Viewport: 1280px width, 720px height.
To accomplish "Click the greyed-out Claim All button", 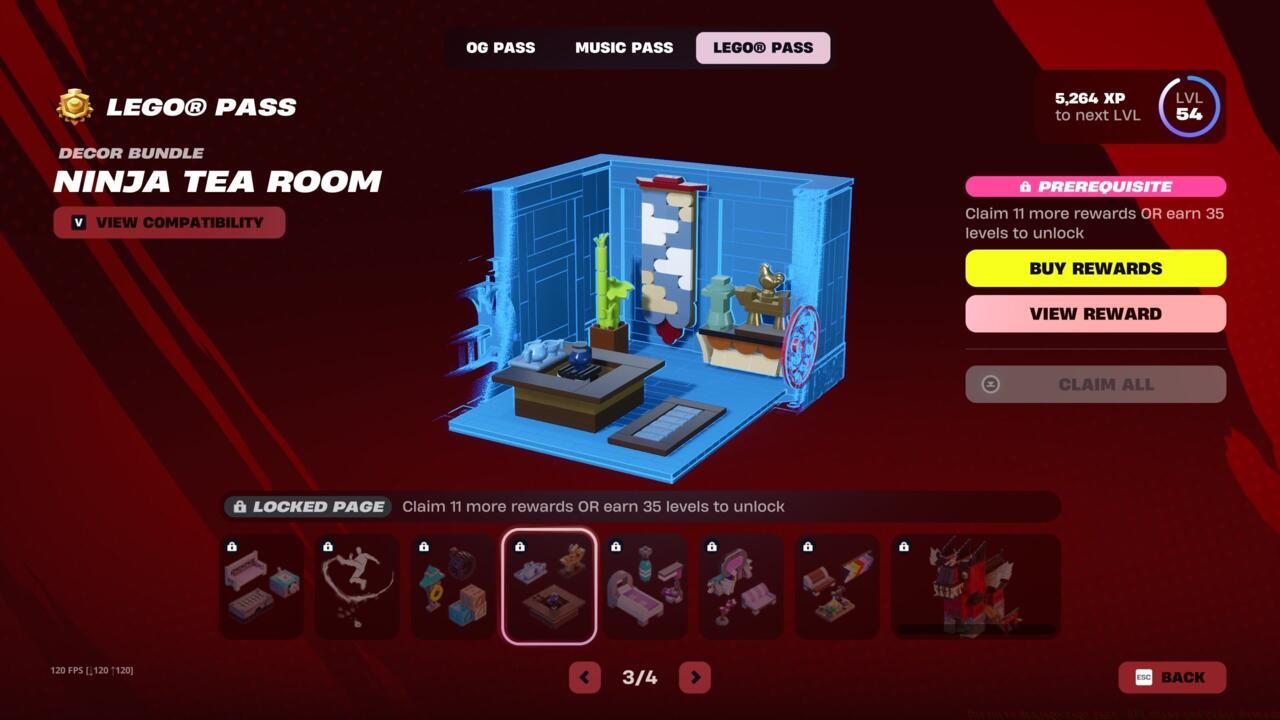I will 1095,384.
